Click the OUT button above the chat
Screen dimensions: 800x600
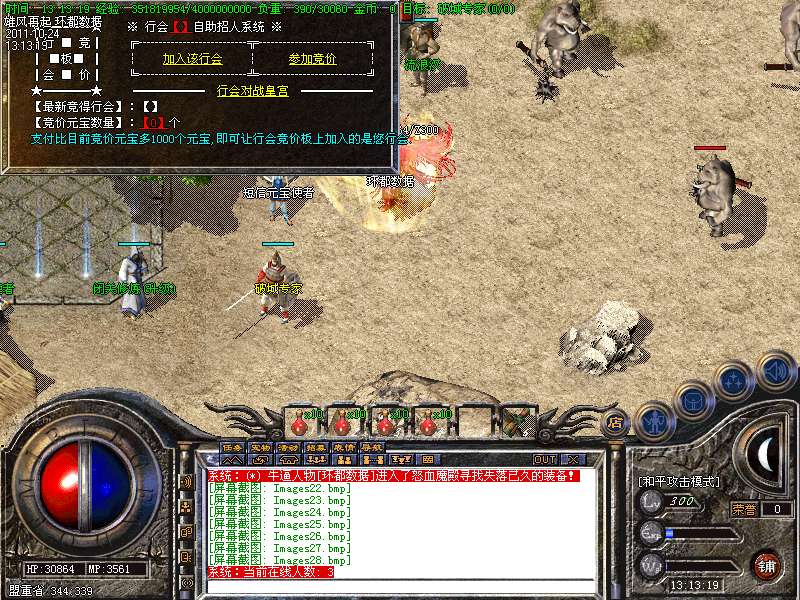pyautogui.click(x=545, y=460)
